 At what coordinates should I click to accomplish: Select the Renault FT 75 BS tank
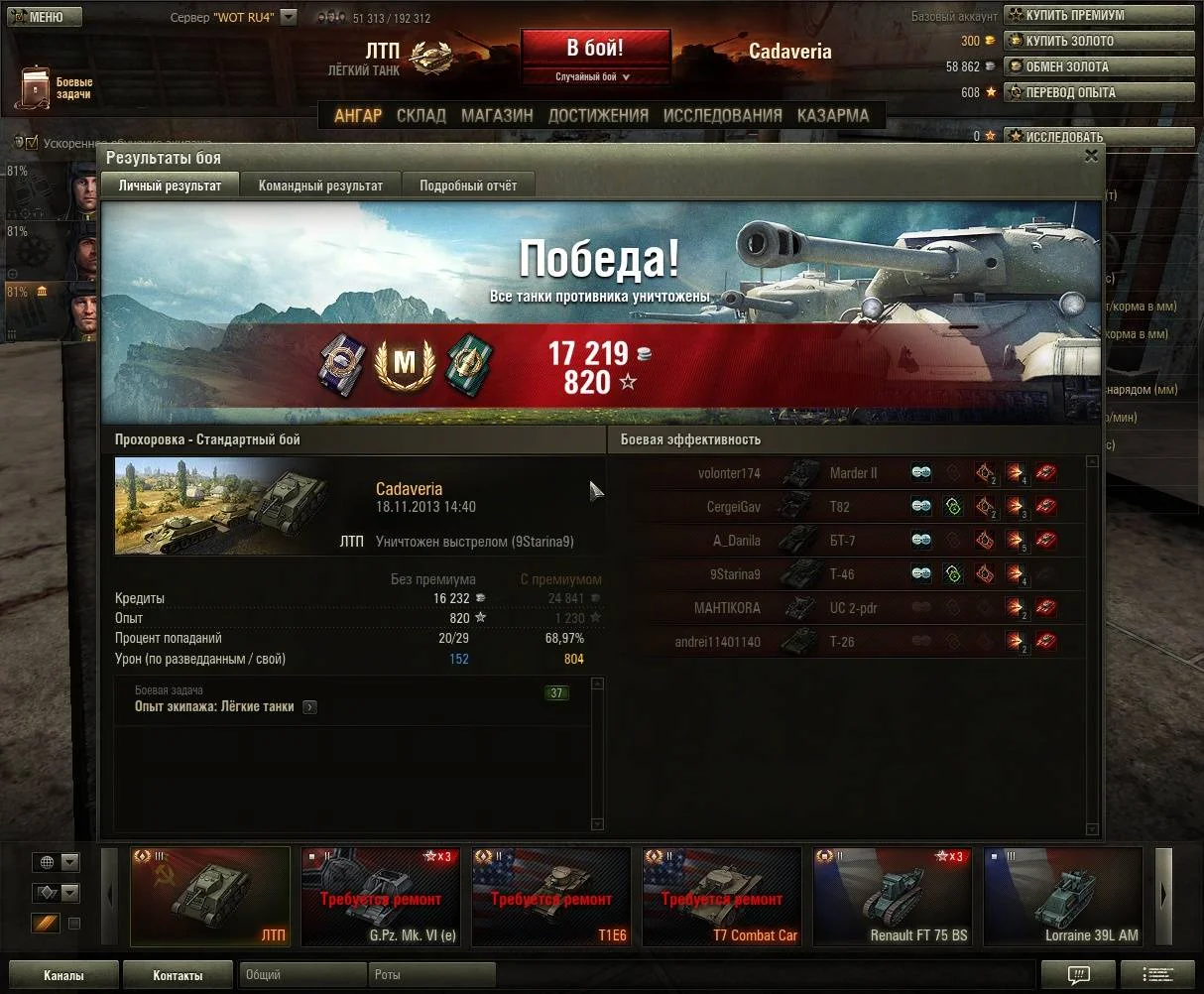tap(893, 897)
